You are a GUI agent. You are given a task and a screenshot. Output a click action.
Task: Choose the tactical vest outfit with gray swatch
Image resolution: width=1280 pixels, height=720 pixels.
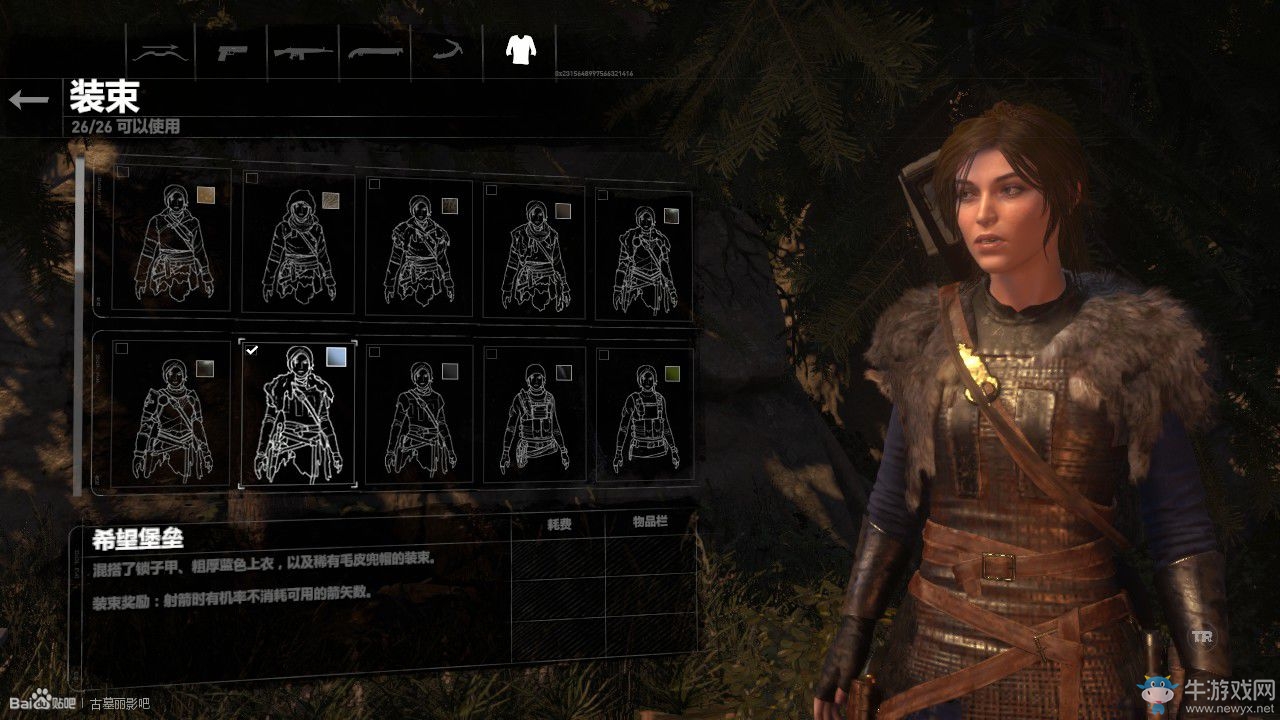point(534,414)
